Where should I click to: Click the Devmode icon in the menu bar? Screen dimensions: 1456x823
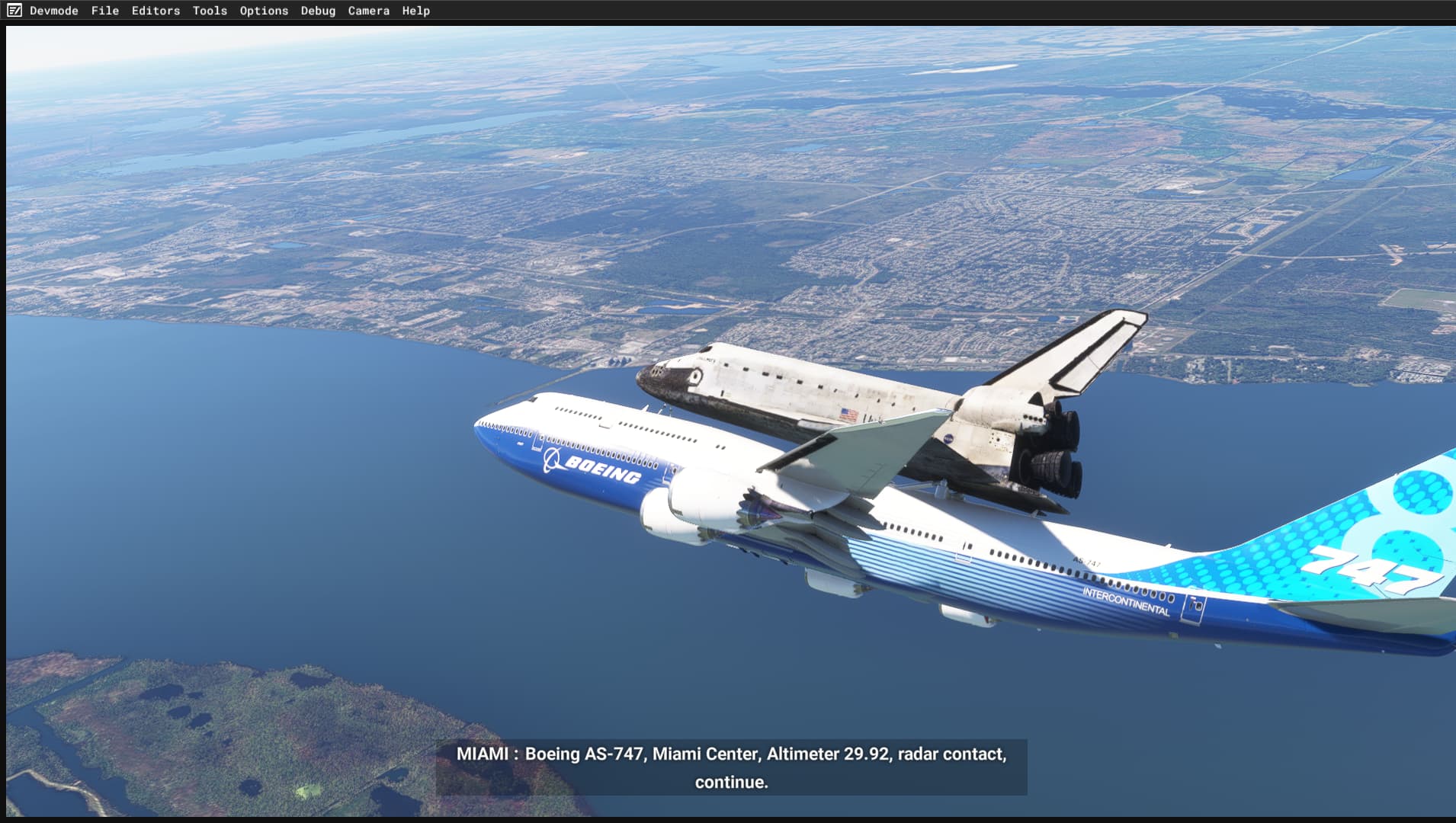[x=14, y=11]
